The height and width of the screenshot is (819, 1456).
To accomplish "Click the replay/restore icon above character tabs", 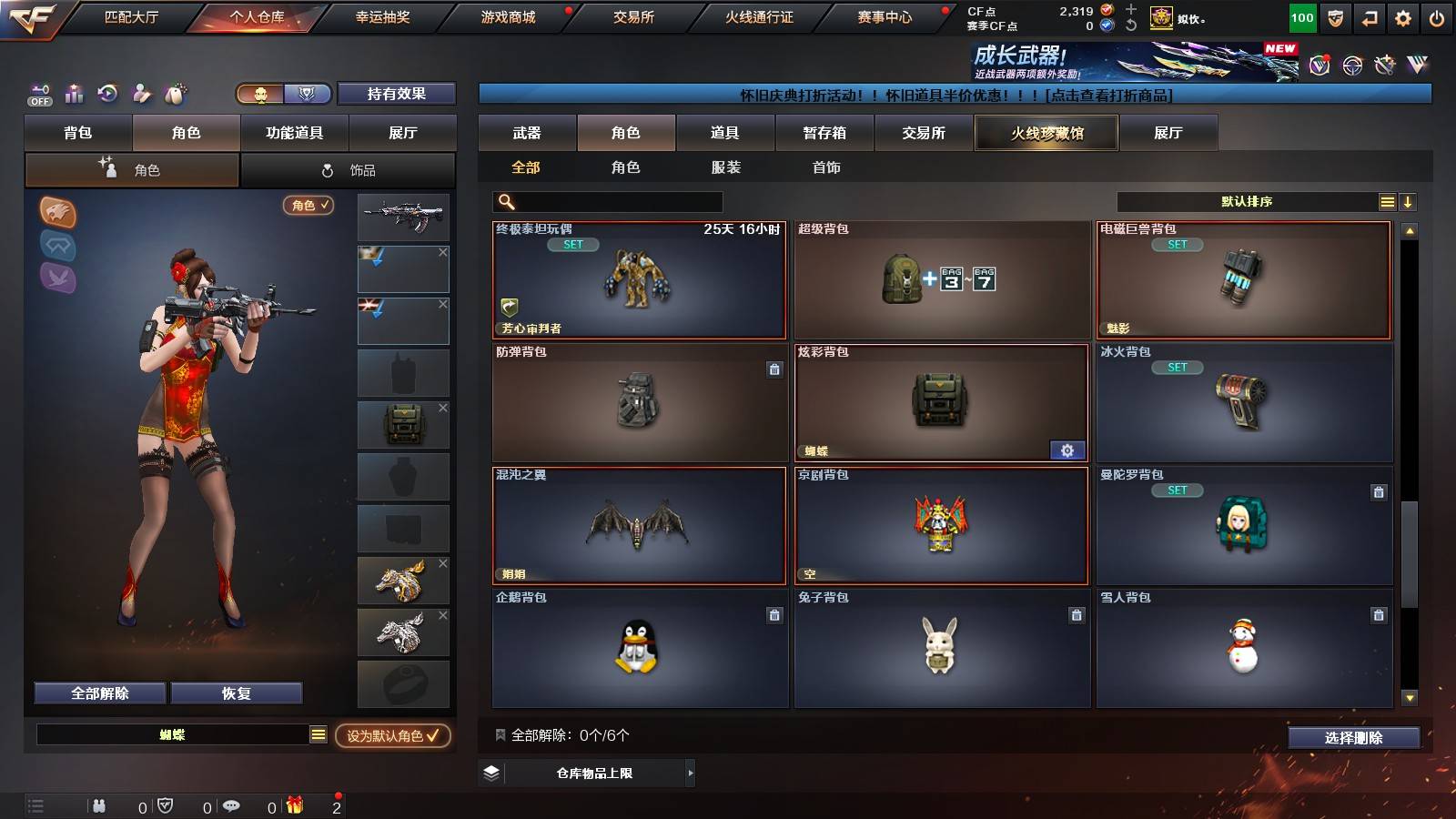I will tap(107, 94).
